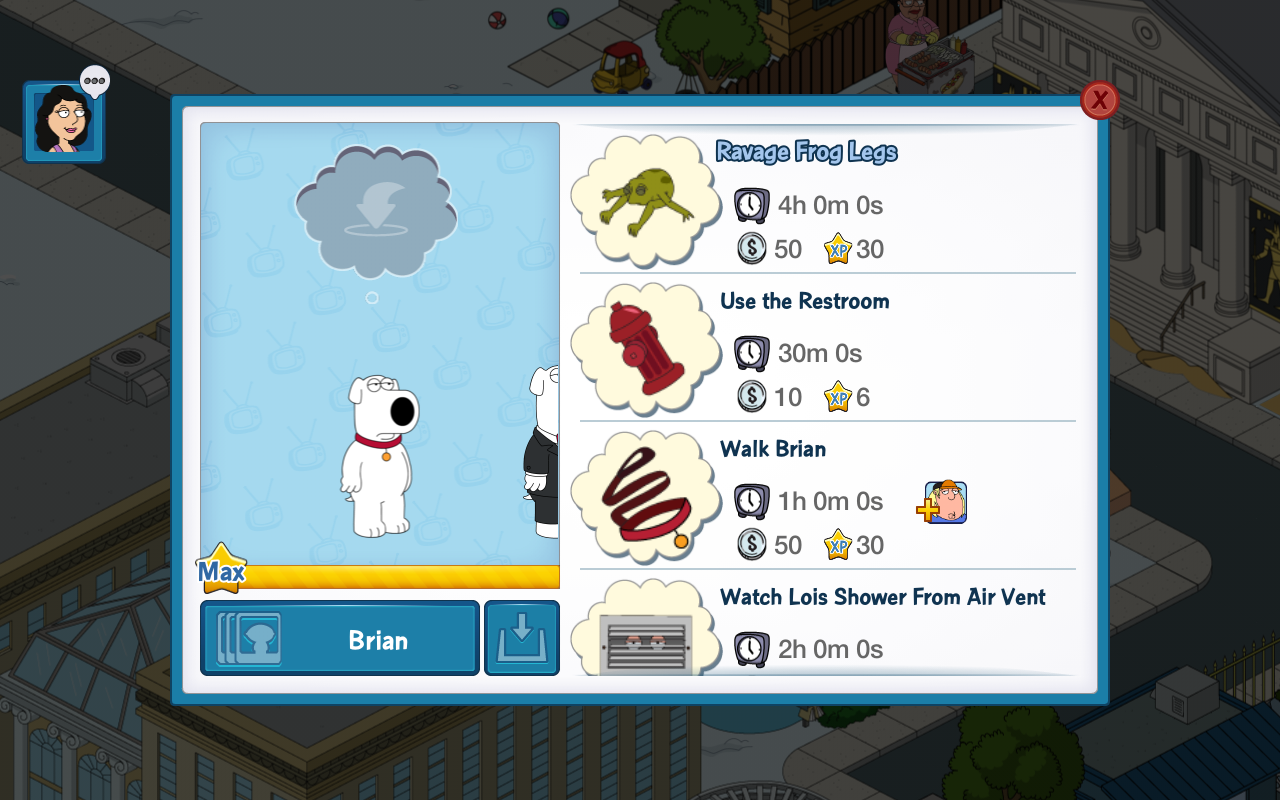1280x800 pixels.
Task: Select the Use the Restroom action
Action: tap(804, 302)
